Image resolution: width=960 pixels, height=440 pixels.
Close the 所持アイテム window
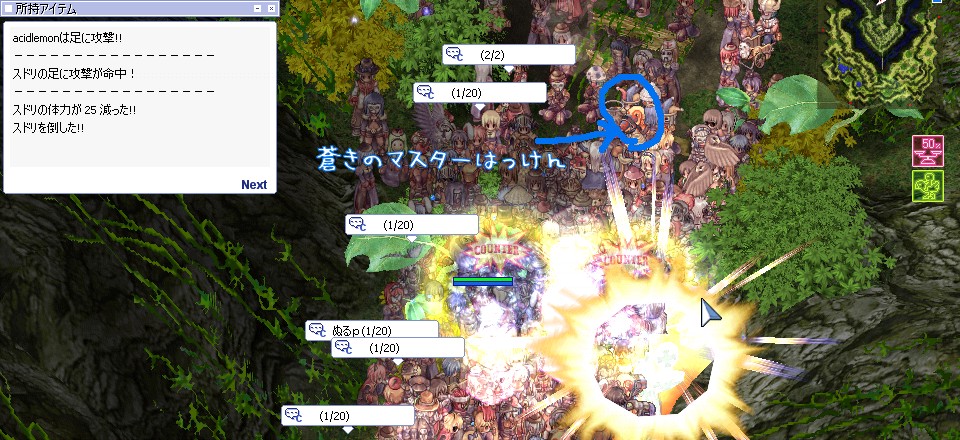point(272,8)
